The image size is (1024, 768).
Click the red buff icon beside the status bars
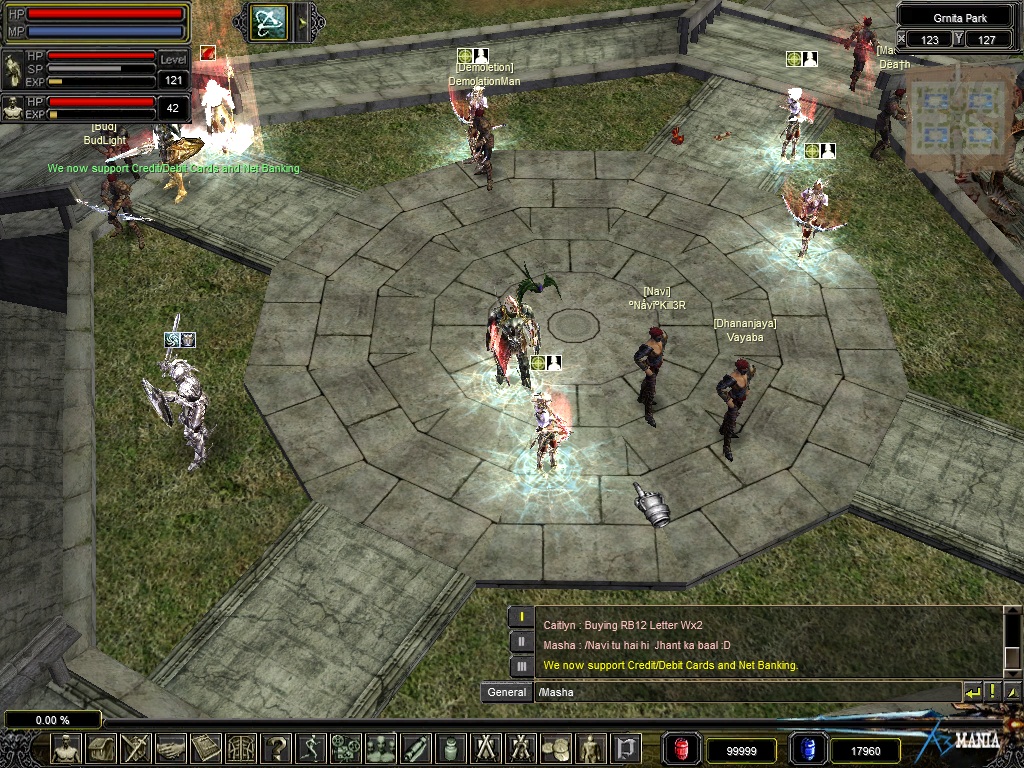coord(208,53)
